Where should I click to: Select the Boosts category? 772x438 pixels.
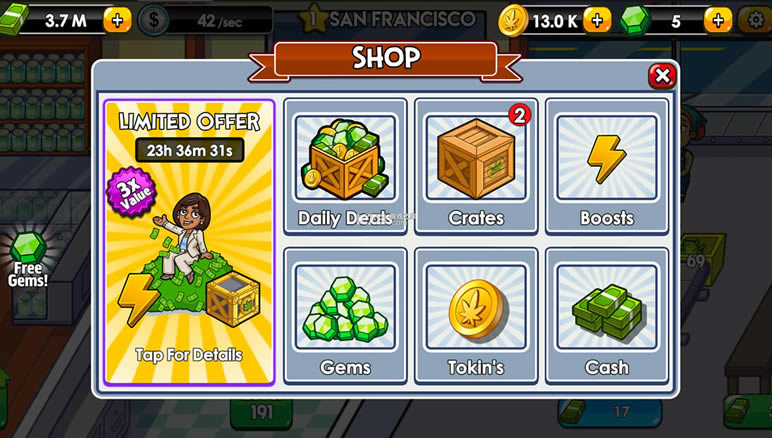pyautogui.click(x=606, y=165)
